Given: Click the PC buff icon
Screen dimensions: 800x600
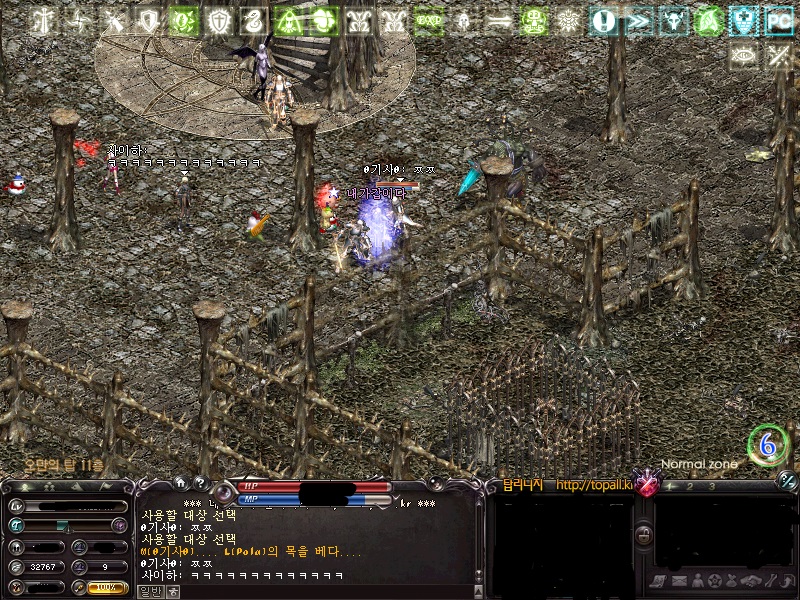Looking at the screenshot, I should click(778, 20).
